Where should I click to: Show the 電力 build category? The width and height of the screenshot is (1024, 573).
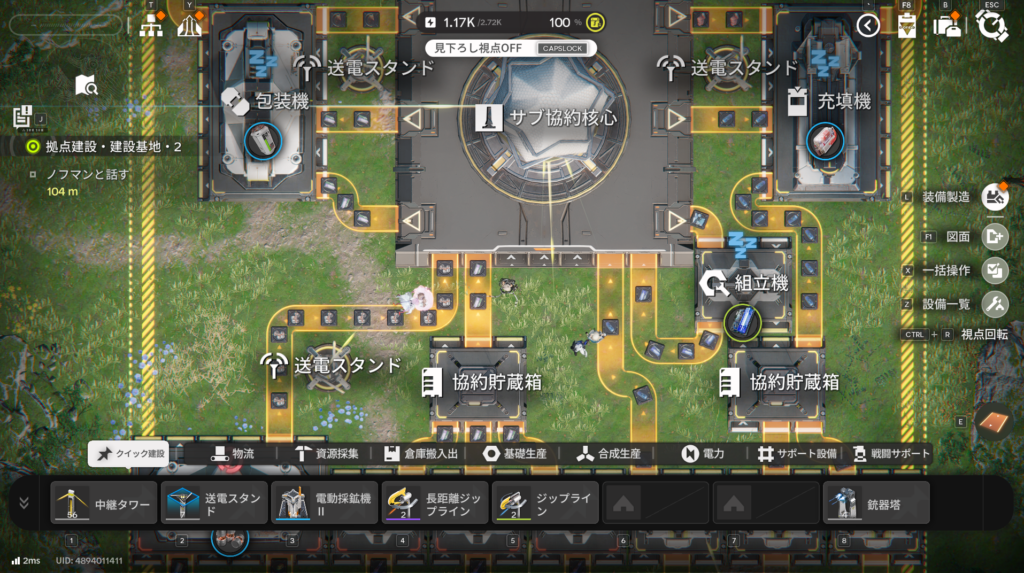coord(704,454)
